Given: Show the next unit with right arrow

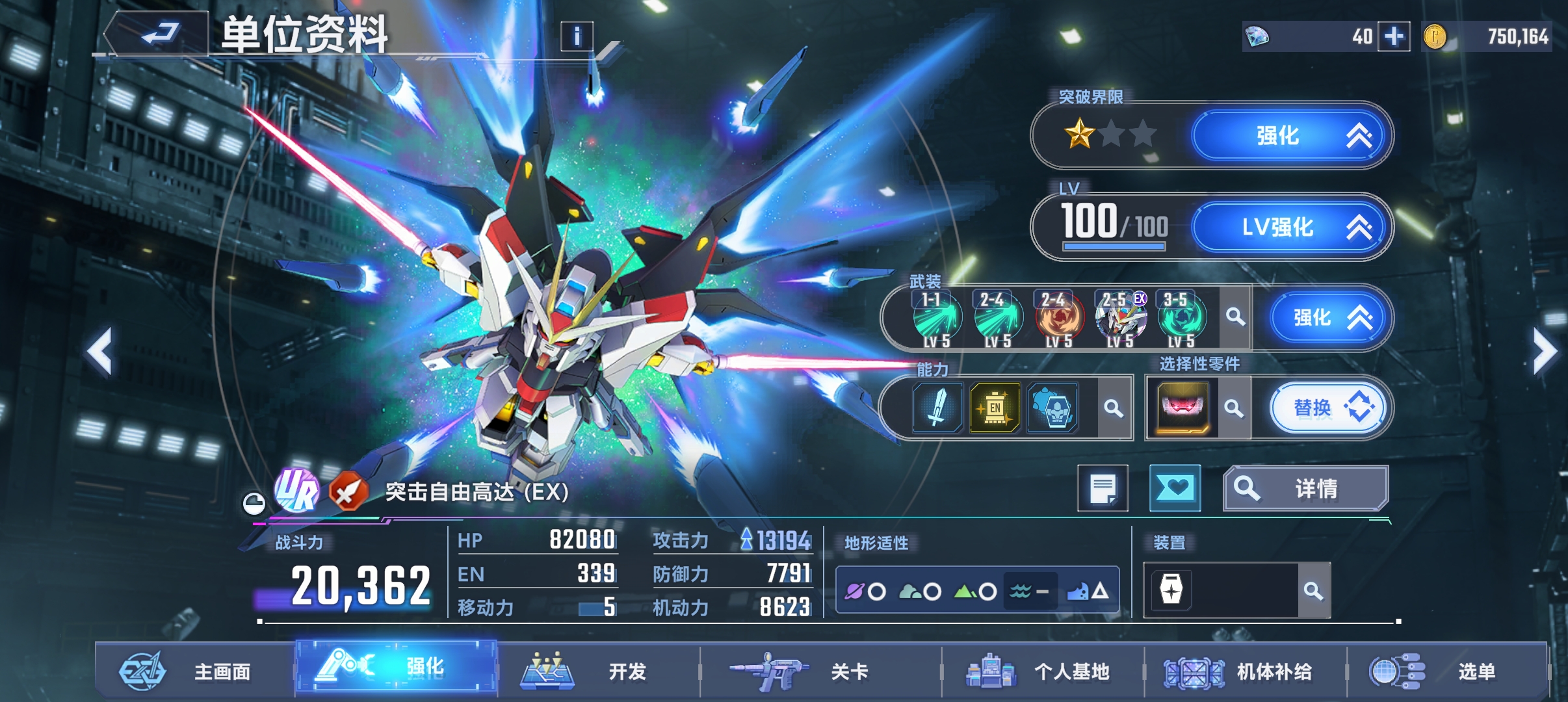Looking at the screenshot, I should click(x=1545, y=352).
